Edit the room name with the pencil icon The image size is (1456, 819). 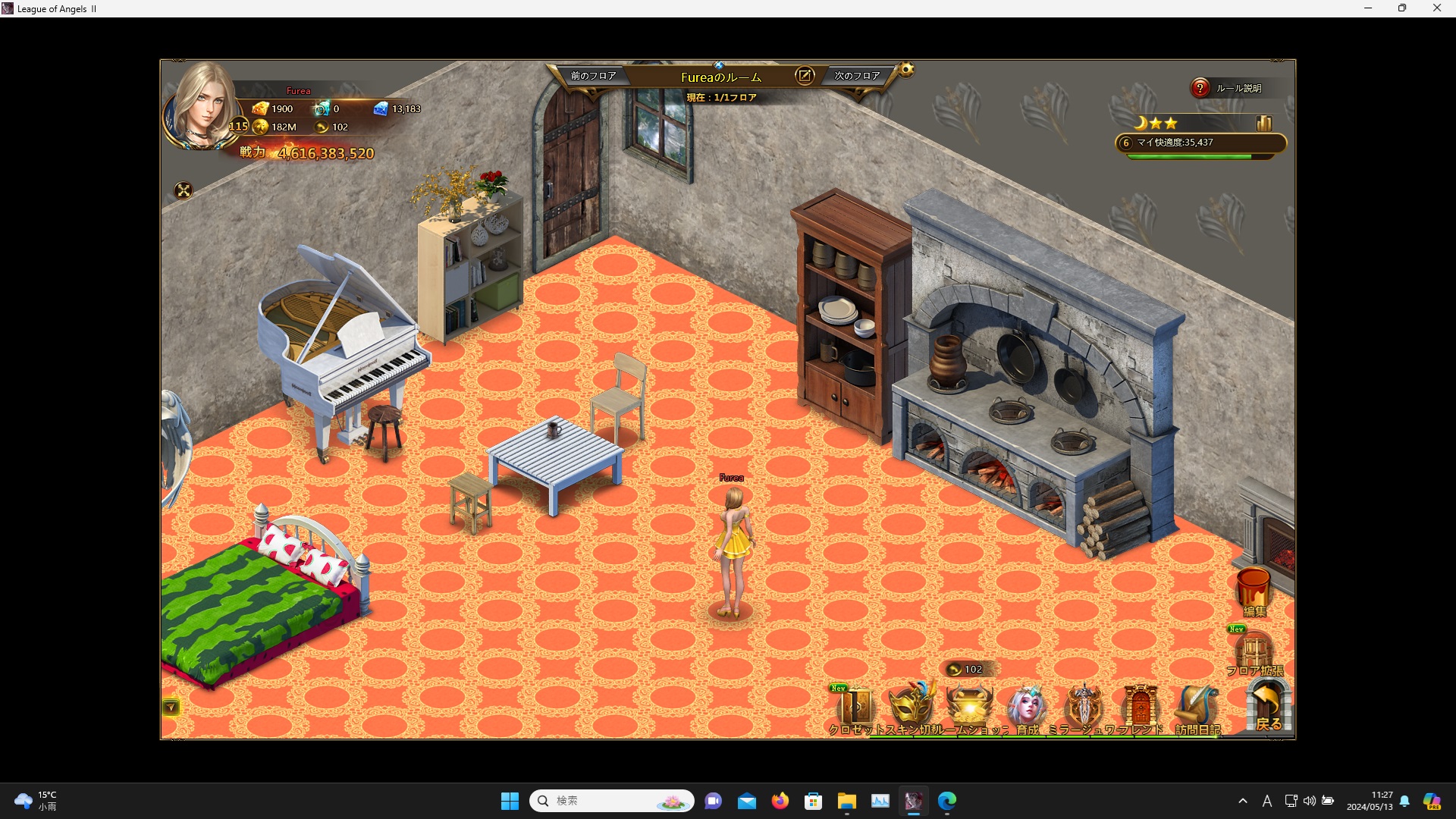[804, 76]
